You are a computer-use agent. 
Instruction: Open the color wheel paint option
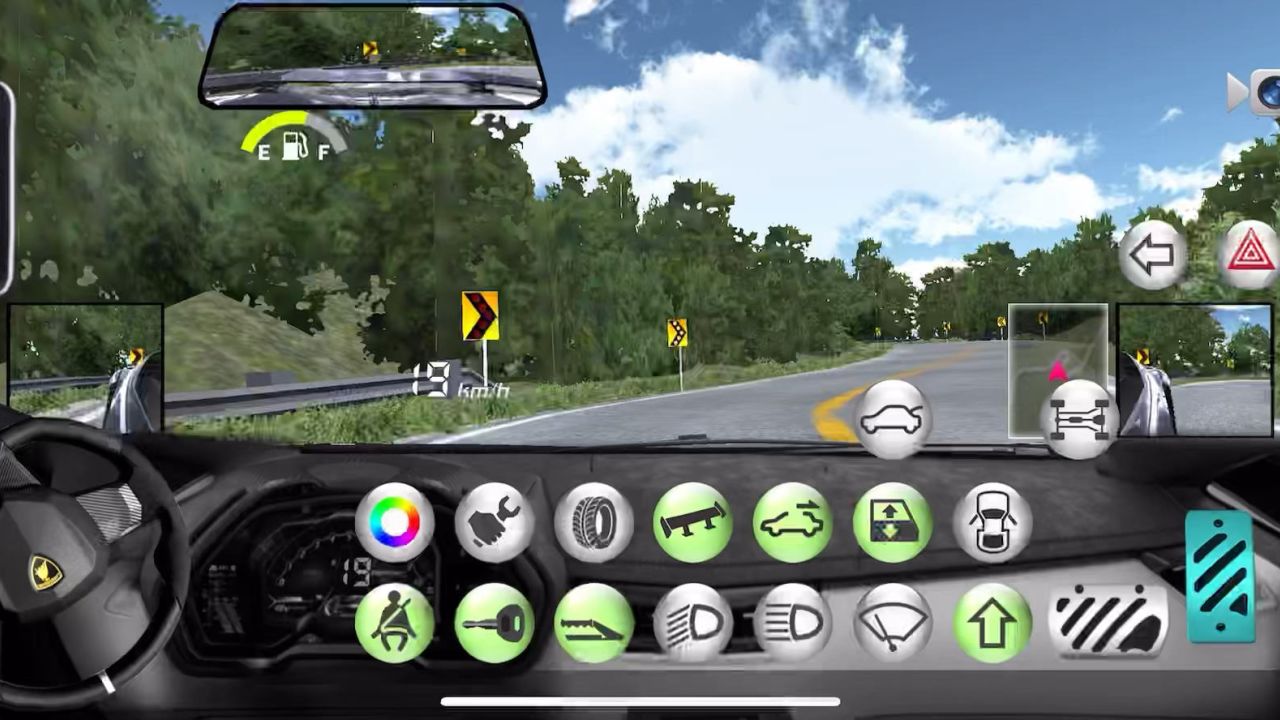395,523
